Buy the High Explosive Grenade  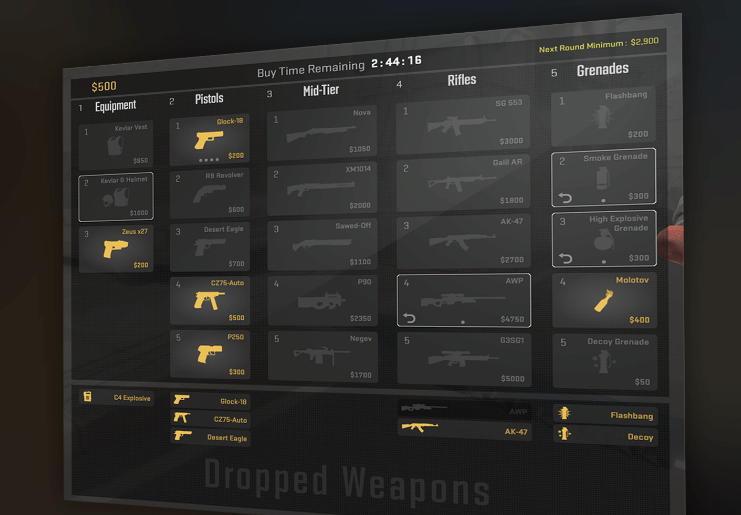[604, 238]
